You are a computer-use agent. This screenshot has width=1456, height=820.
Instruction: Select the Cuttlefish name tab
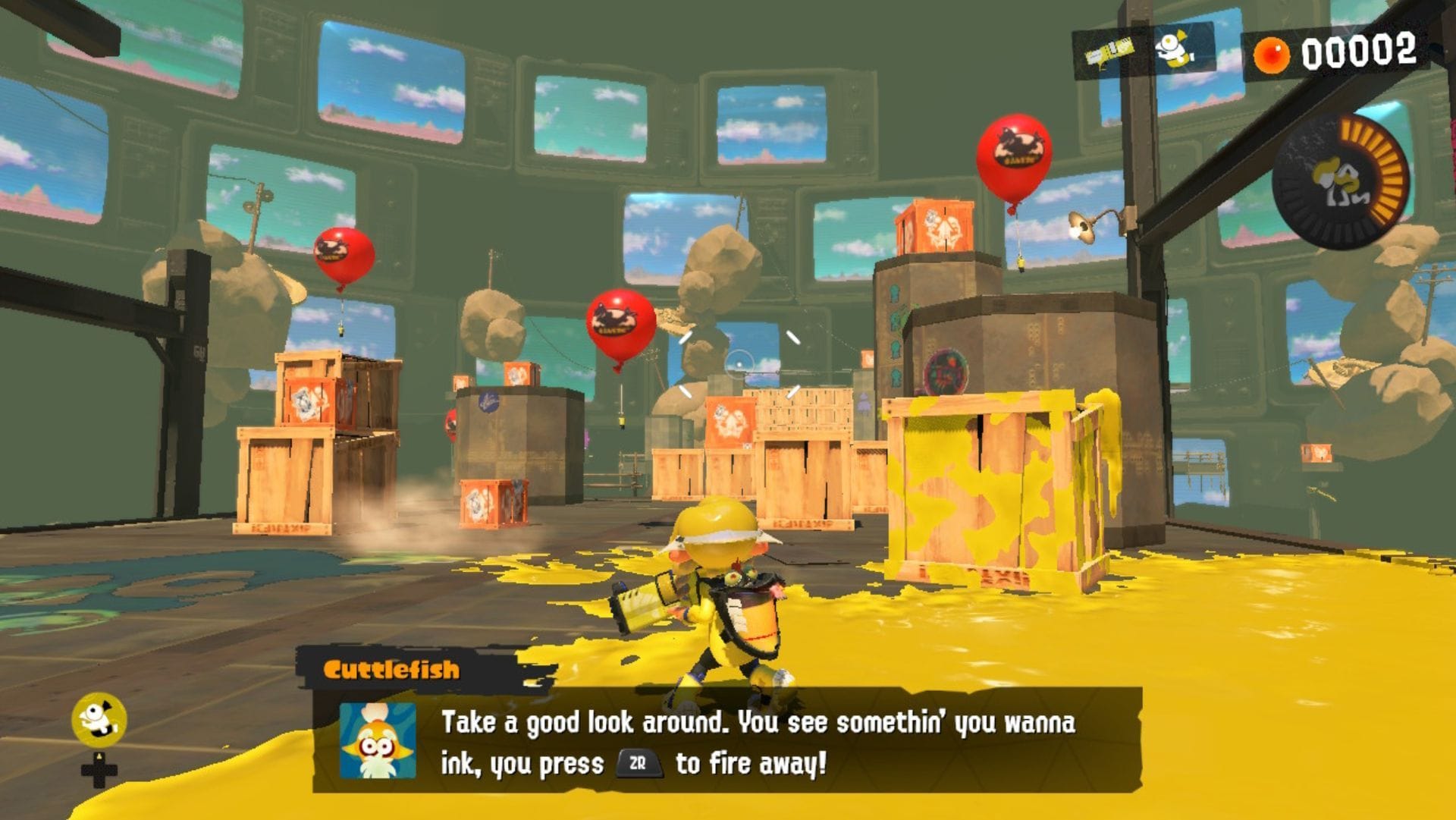click(394, 669)
